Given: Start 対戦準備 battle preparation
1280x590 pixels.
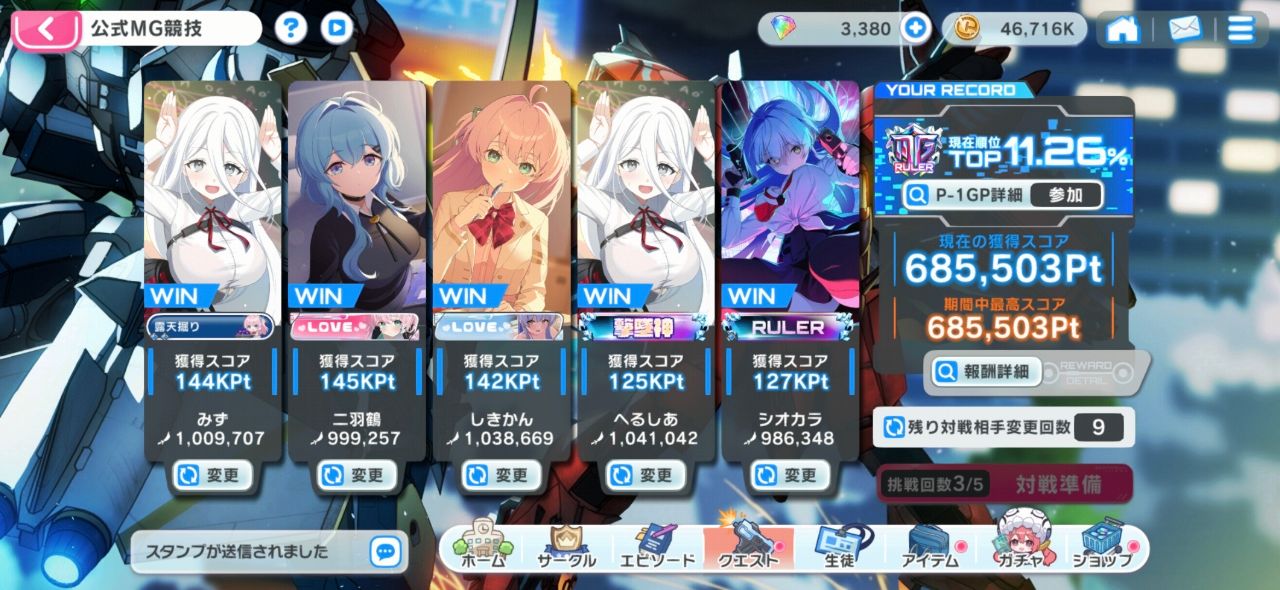Looking at the screenshot, I should [x=1058, y=484].
